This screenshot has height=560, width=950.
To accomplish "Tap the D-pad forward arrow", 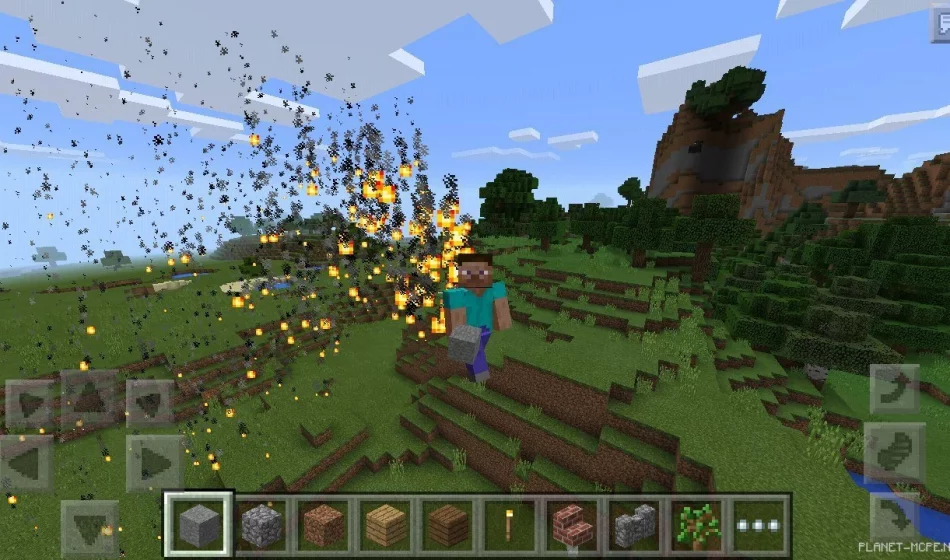I will point(90,400).
